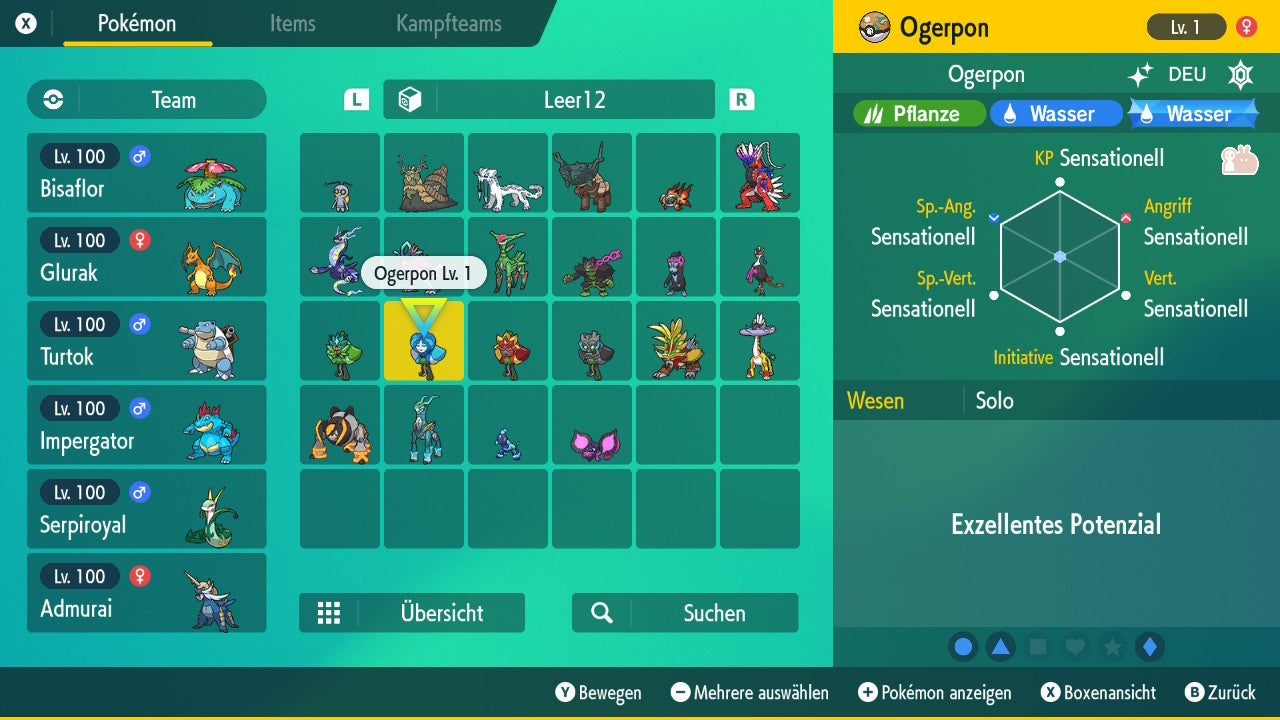Toggle the star marking for Ogerpon
Image resolution: width=1280 pixels, height=720 pixels.
1112,647
